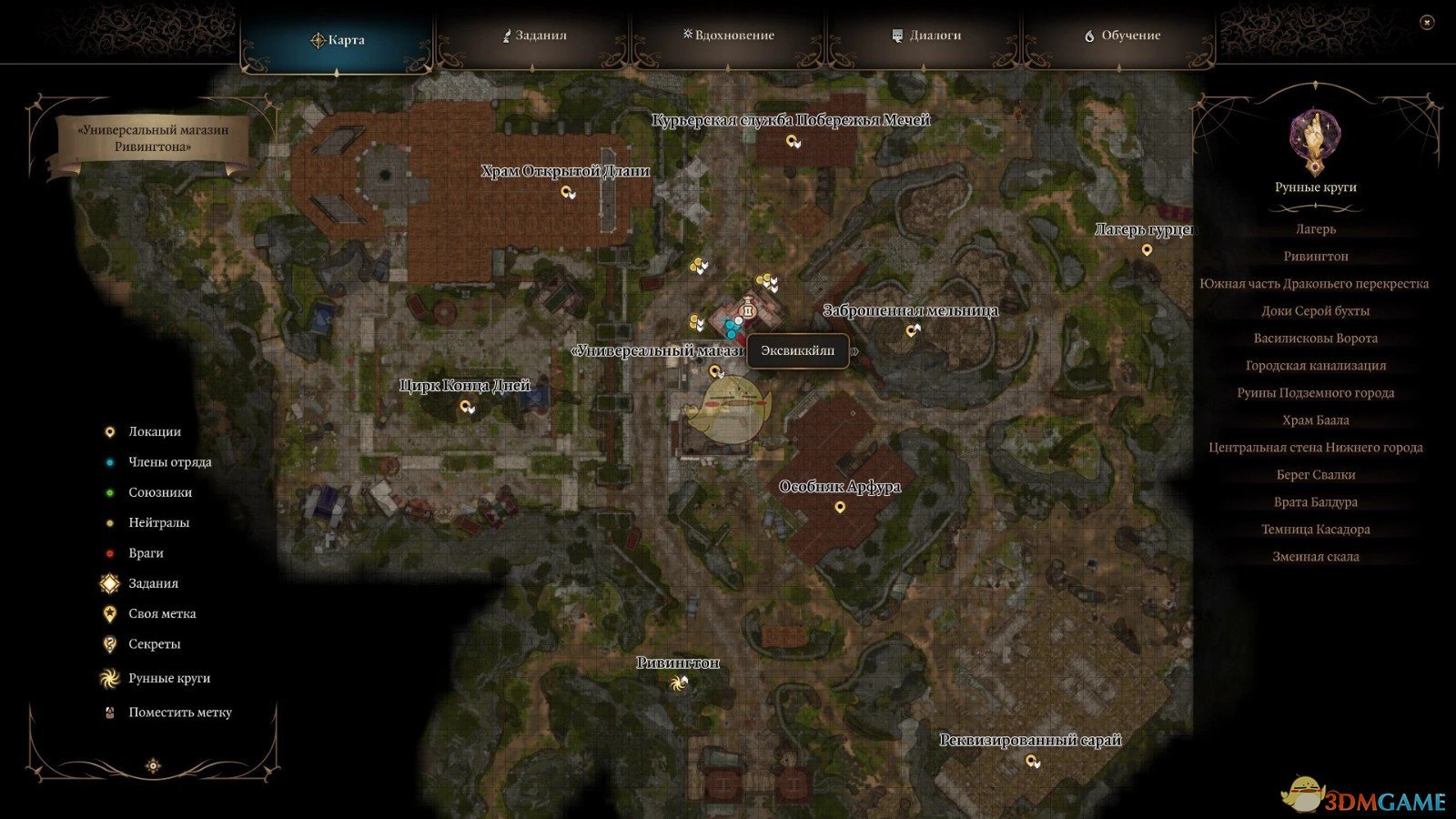Viewport: 1456px width, 819px height.
Task: Toggle the Нейтралы filter in the legend
Action: (109, 522)
